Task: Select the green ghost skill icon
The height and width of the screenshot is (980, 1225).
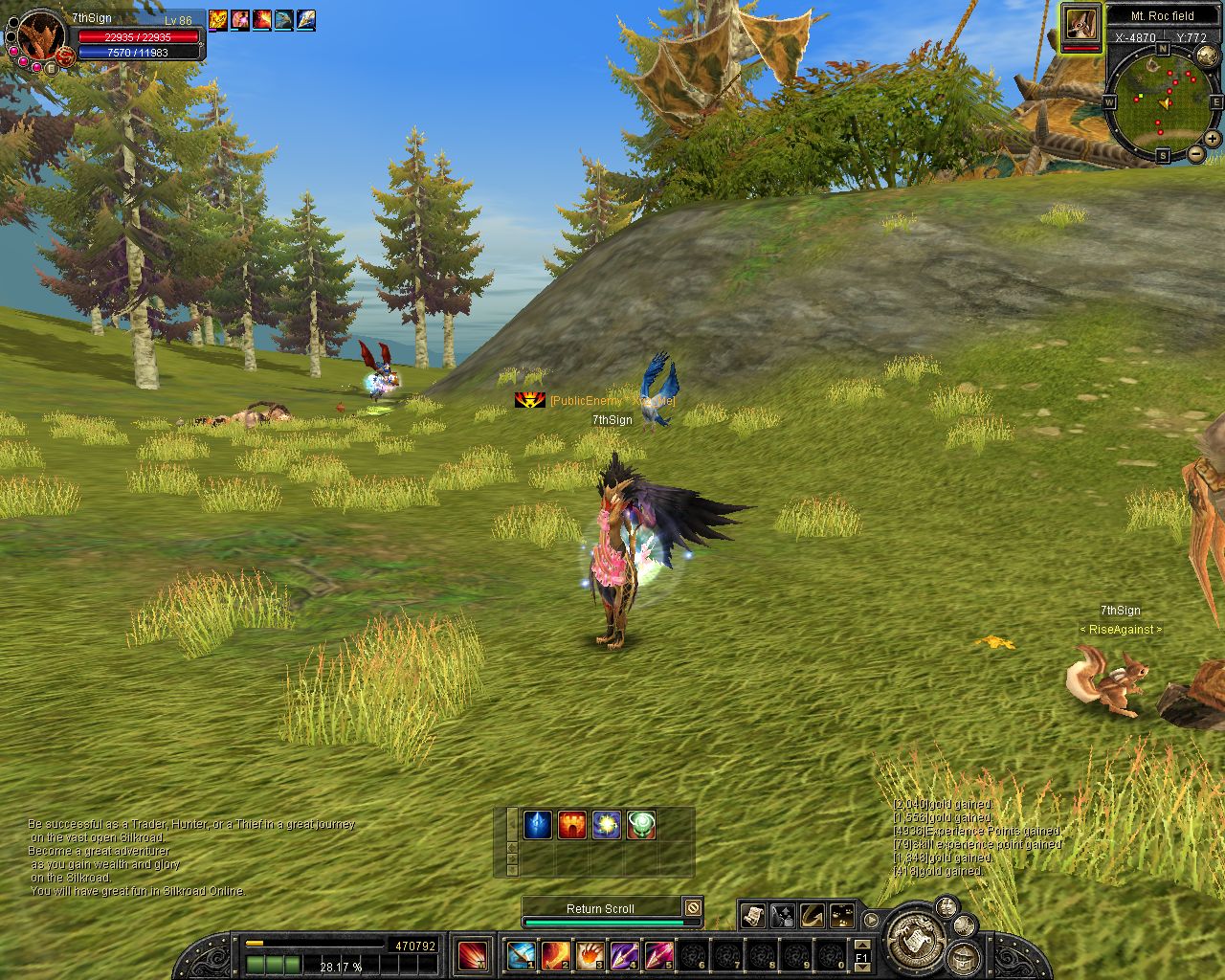Action: pyautogui.click(x=640, y=825)
